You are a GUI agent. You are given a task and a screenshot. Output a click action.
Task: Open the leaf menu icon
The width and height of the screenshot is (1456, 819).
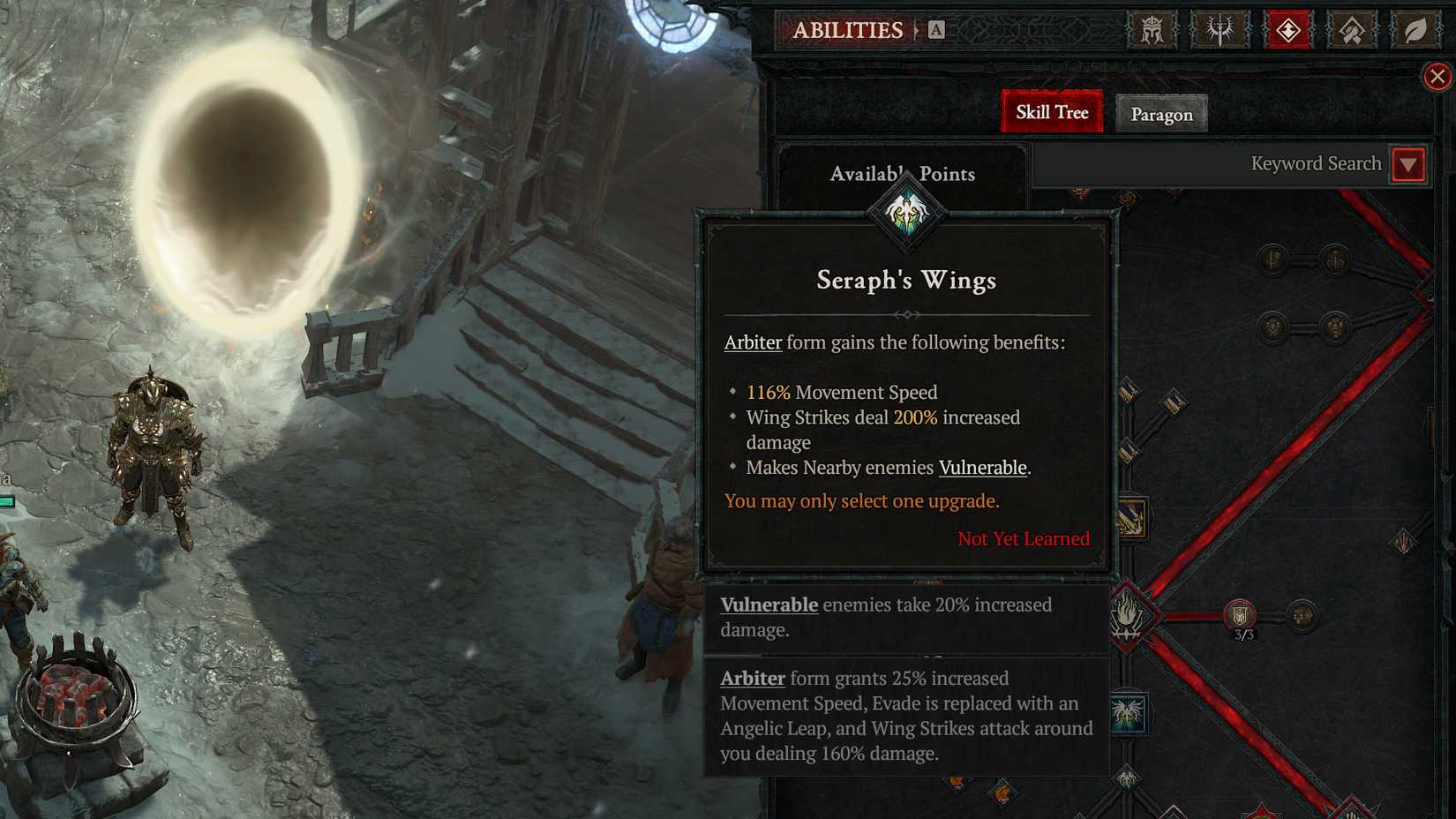[x=1413, y=29]
